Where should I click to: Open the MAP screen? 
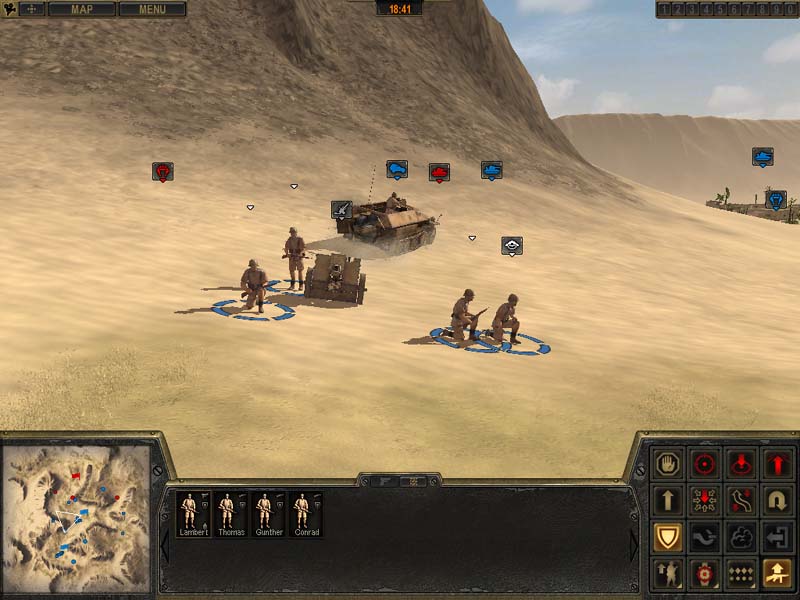81,9
